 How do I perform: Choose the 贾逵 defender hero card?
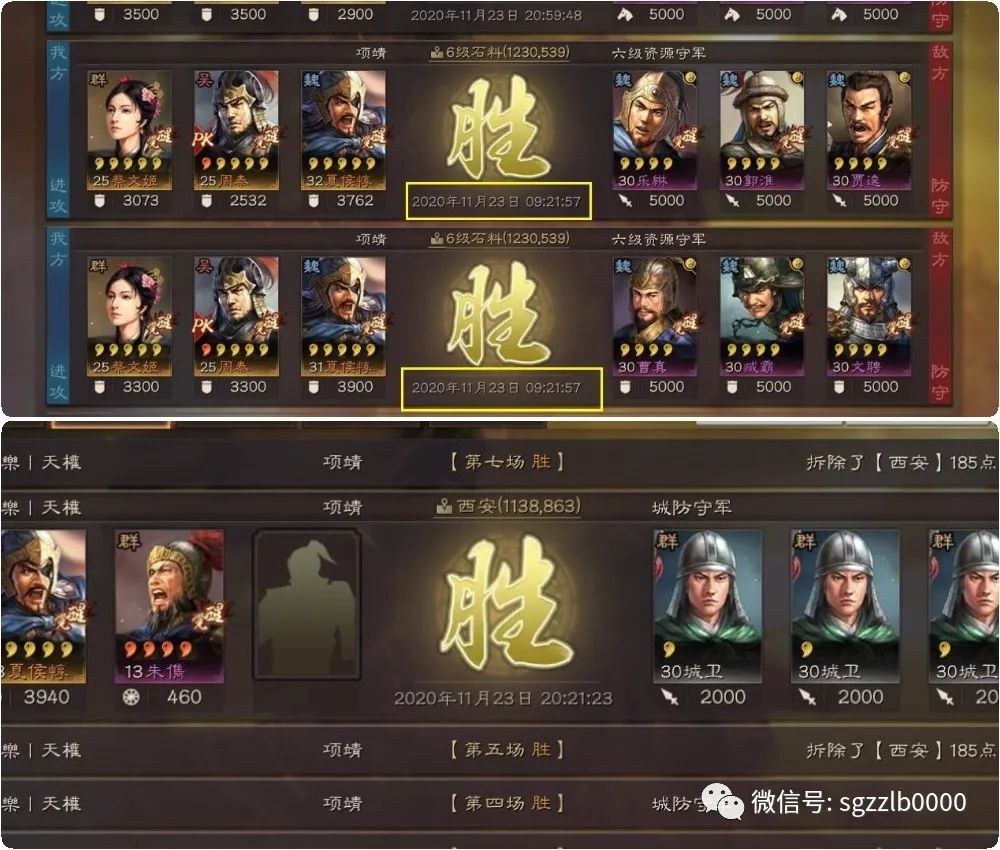[868, 130]
